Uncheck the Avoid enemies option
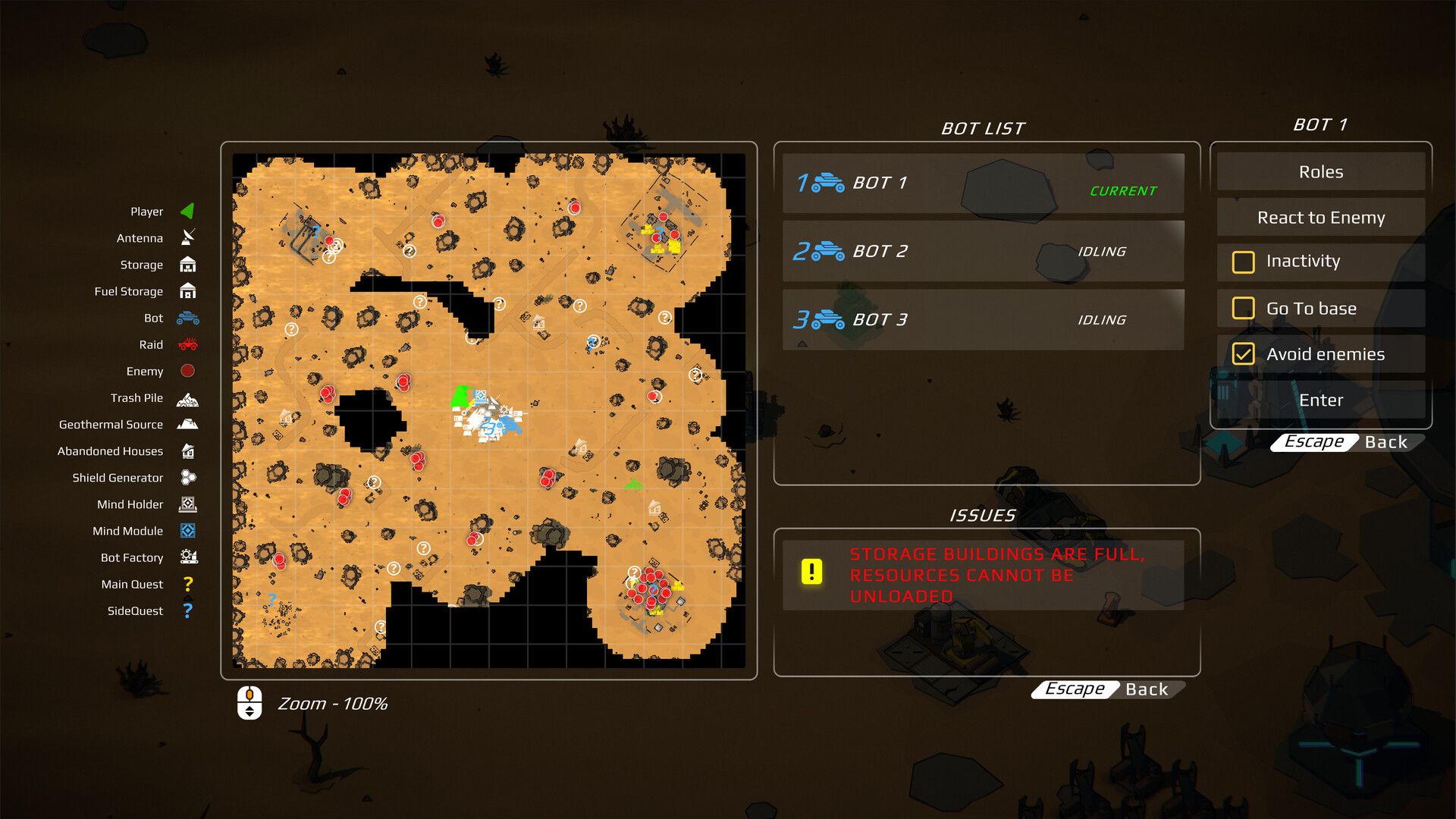This screenshot has width=1456, height=819. tap(1243, 354)
